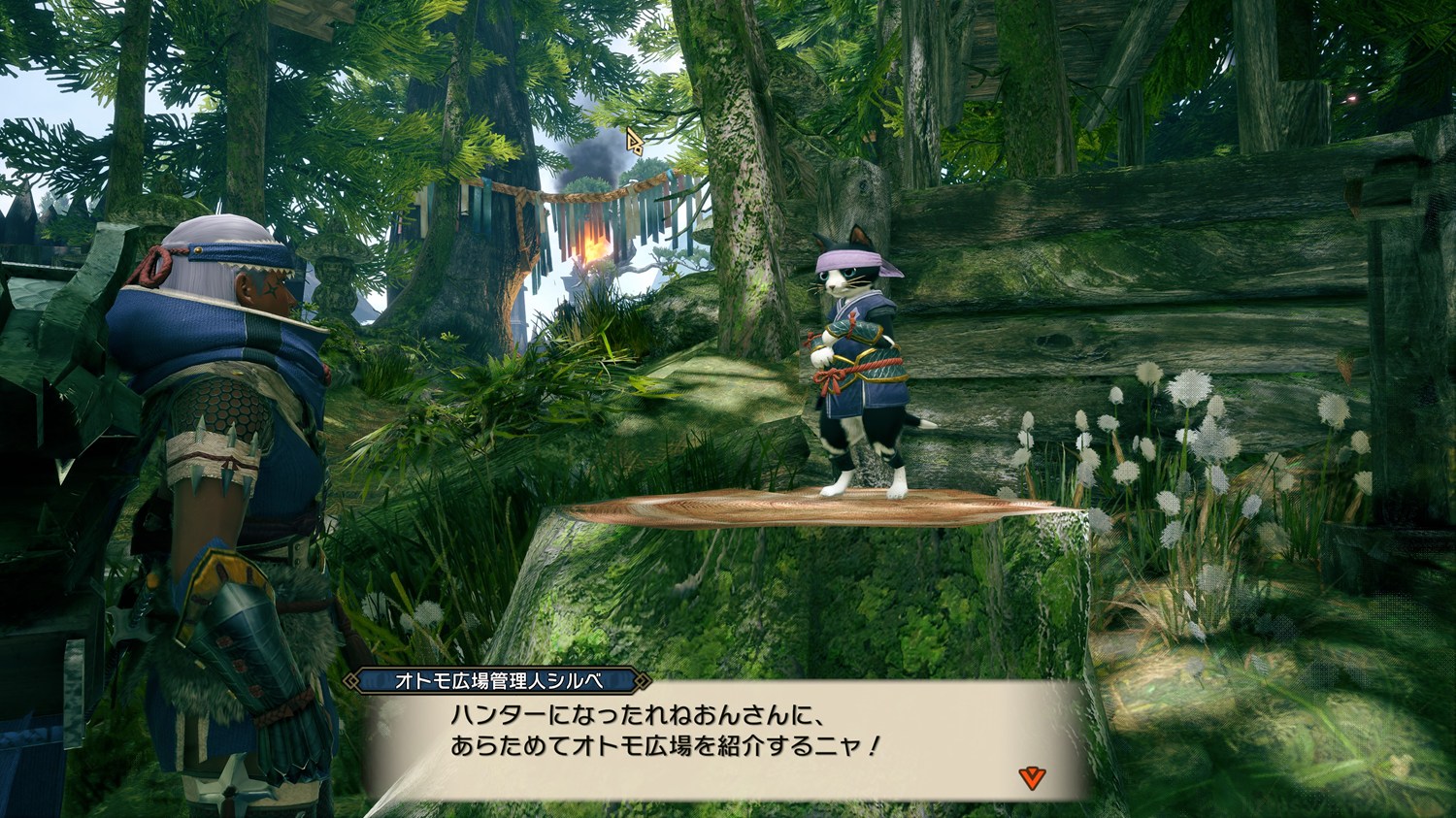
Task: Advance dialogue with the orange arrow indicator
Action: 1032,776
